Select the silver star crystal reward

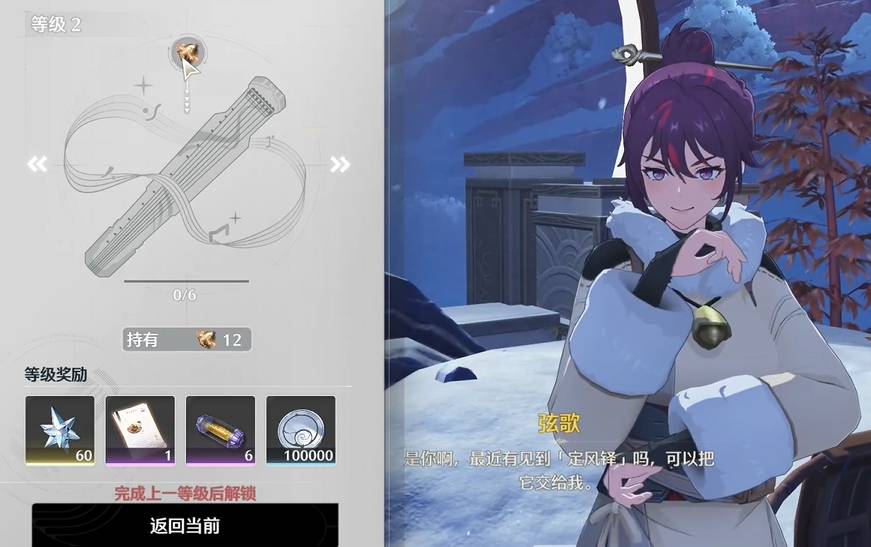coord(60,430)
